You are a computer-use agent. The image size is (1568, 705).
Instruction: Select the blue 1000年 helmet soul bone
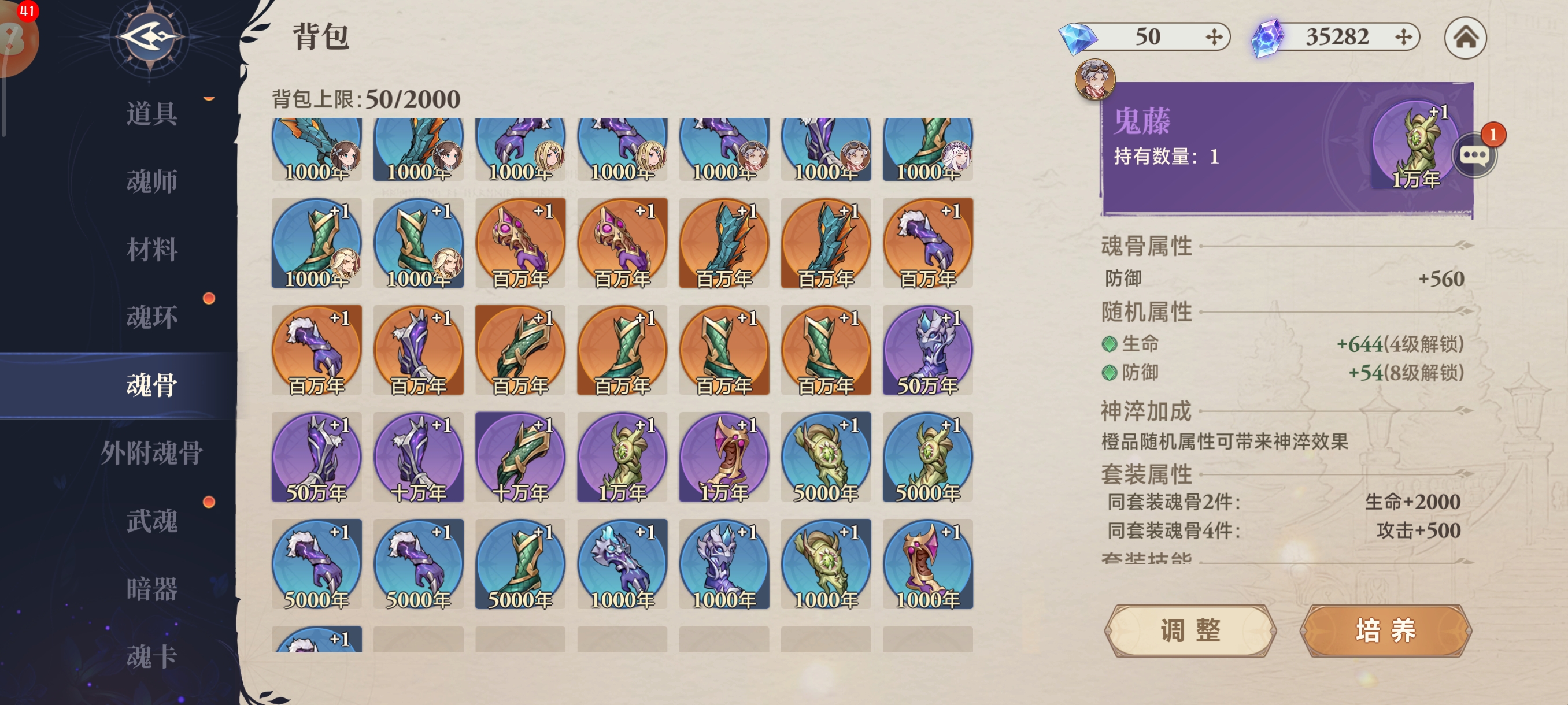click(724, 565)
